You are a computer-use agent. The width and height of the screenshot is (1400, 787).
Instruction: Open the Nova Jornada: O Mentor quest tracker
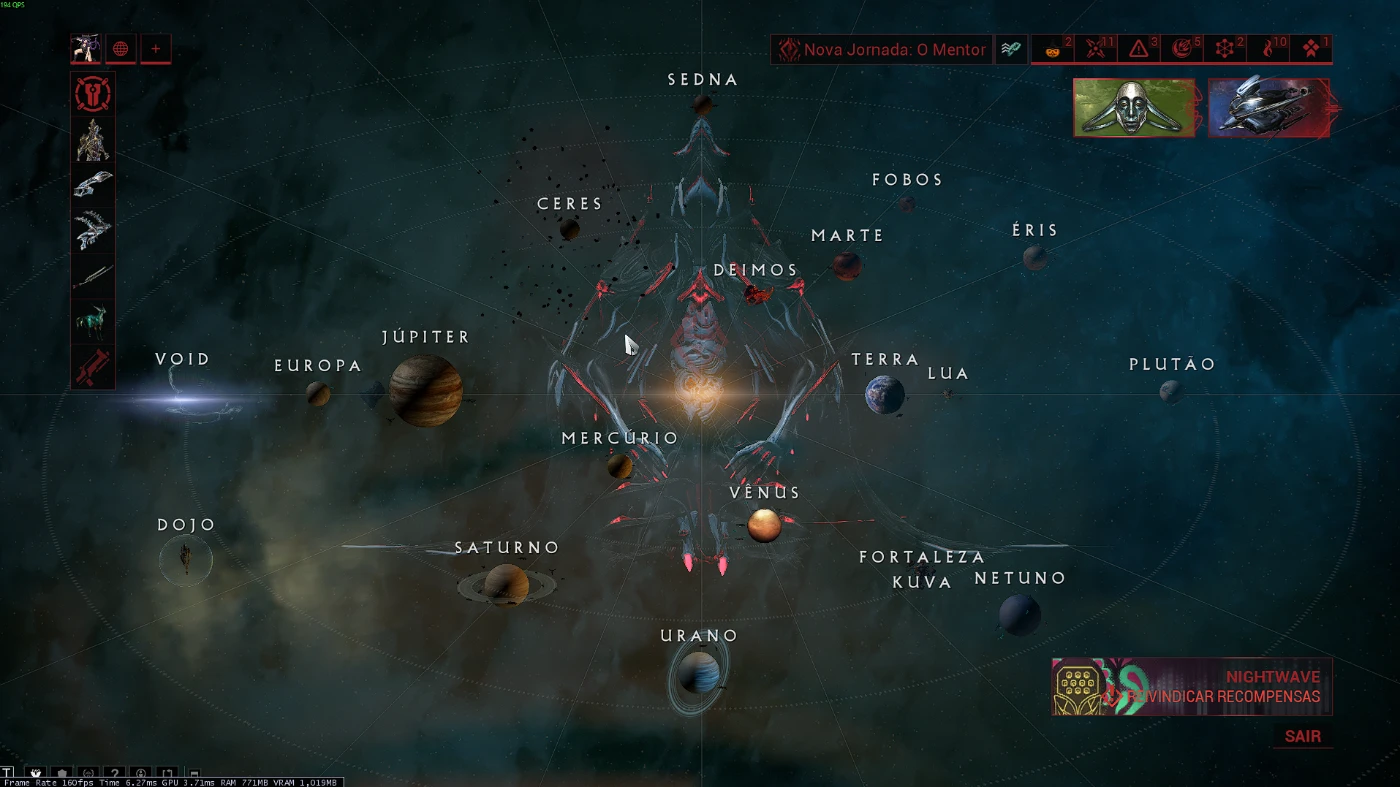click(881, 49)
